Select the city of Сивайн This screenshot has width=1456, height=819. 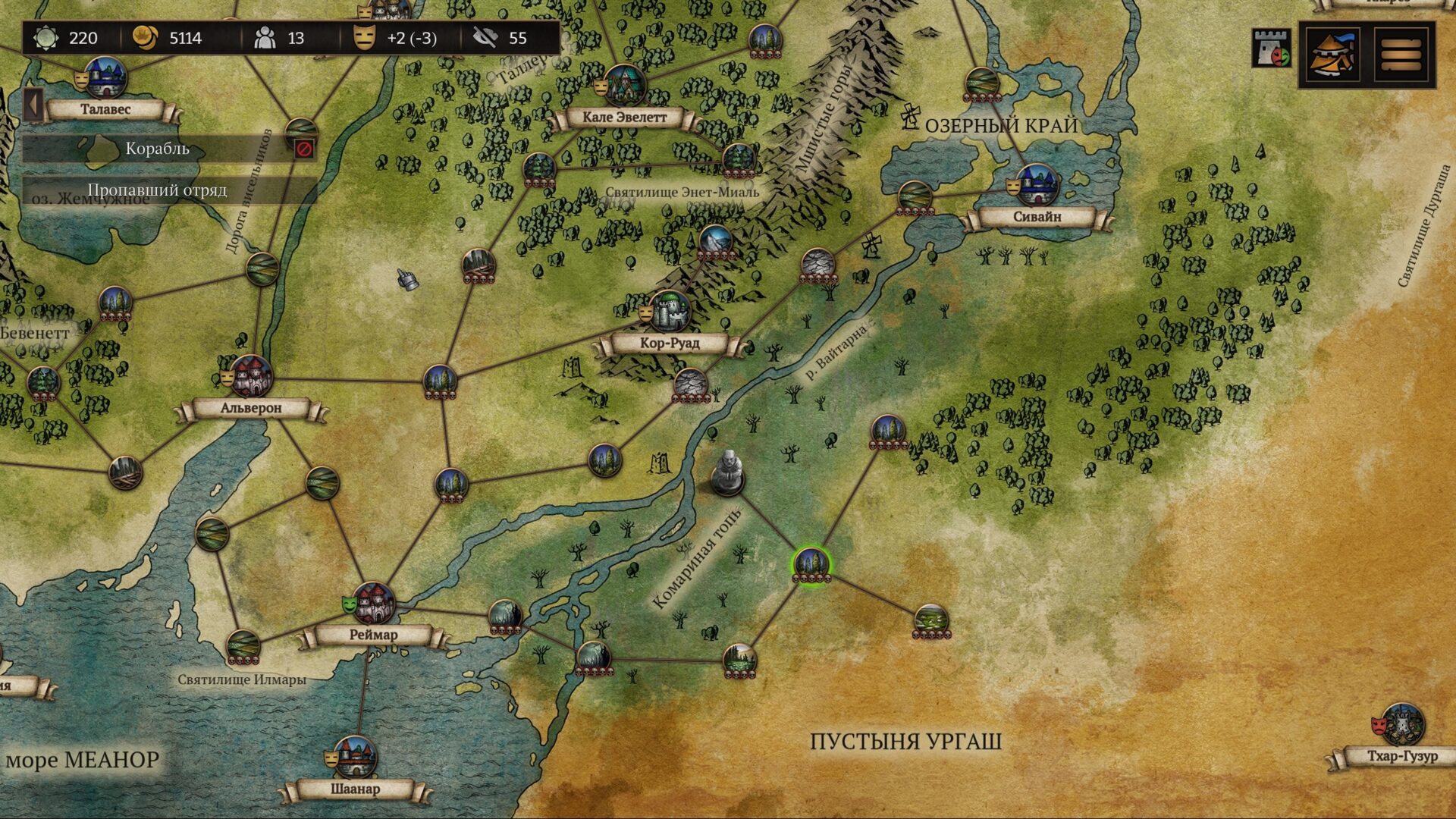(x=1037, y=185)
